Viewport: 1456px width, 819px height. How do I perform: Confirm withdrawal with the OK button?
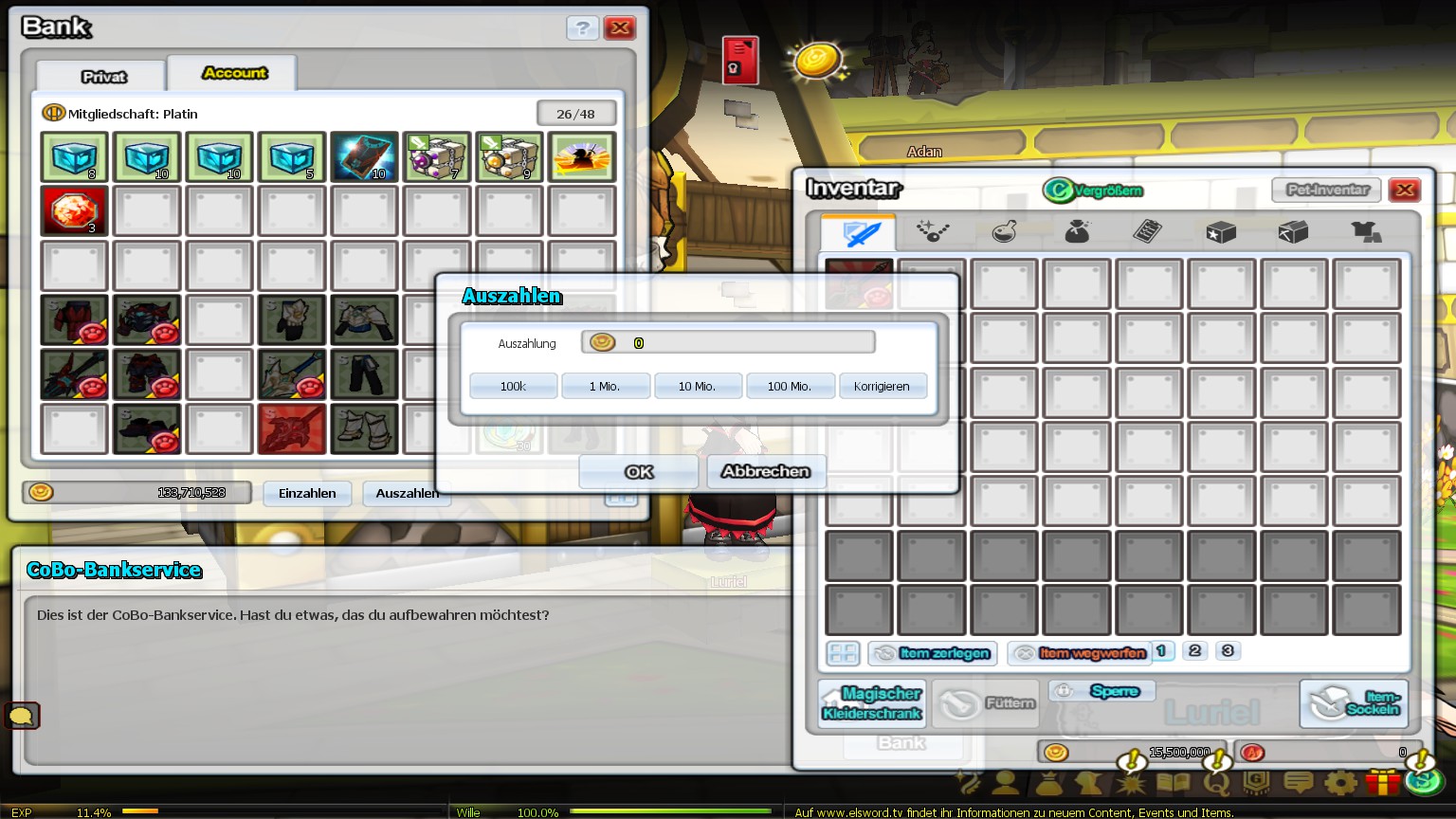click(638, 471)
